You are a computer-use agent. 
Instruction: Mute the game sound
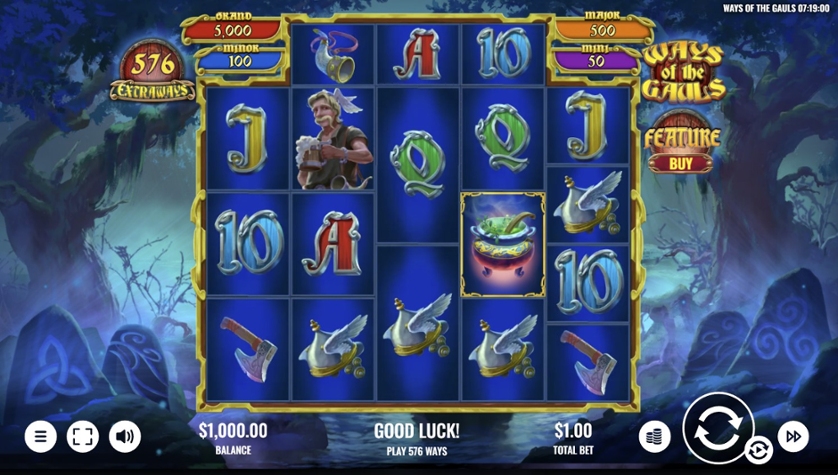pos(125,436)
